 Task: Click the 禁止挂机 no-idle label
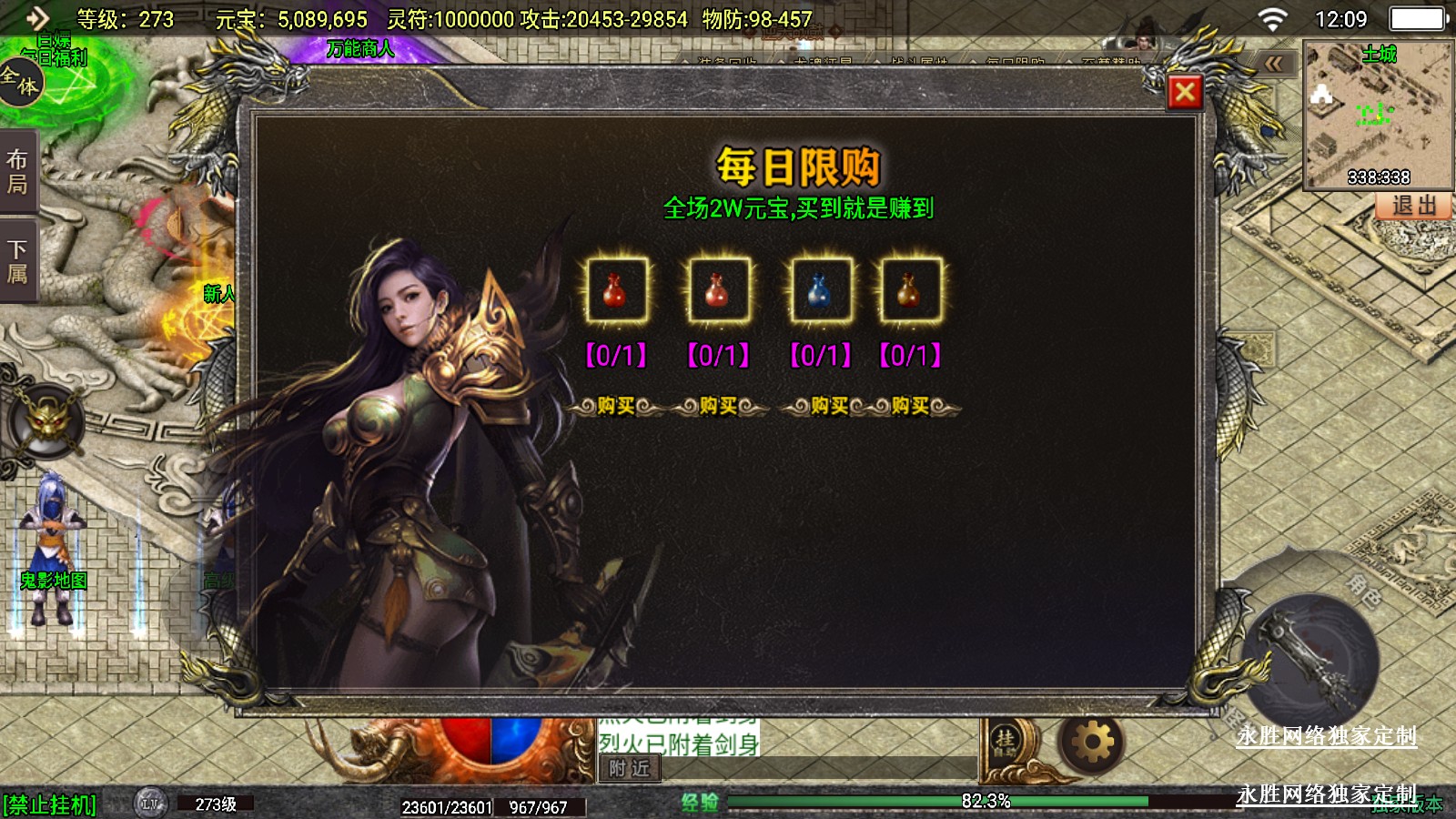pos(50,805)
